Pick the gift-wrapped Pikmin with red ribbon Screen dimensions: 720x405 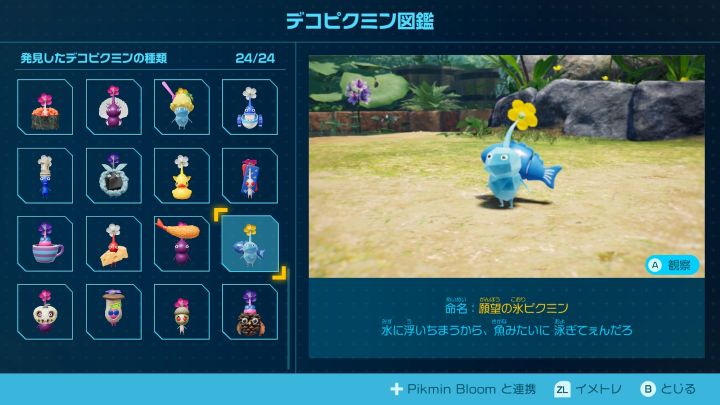[249, 175]
